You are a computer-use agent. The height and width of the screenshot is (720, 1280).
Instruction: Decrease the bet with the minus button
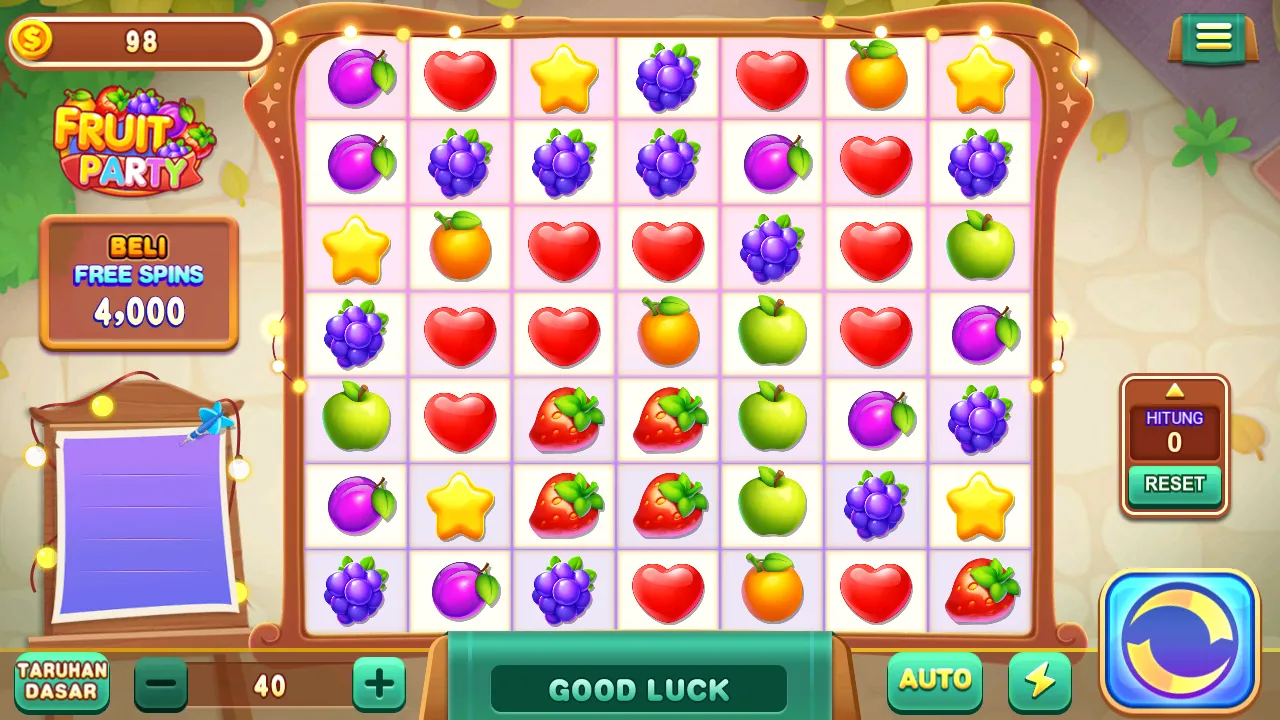pyautogui.click(x=161, y=684)
